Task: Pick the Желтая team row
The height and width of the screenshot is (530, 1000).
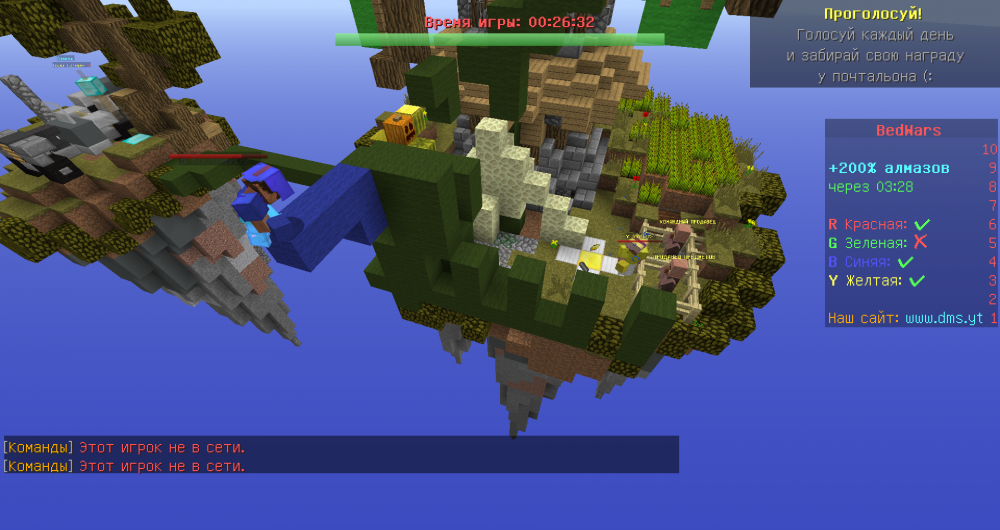Action: (875, 281)
